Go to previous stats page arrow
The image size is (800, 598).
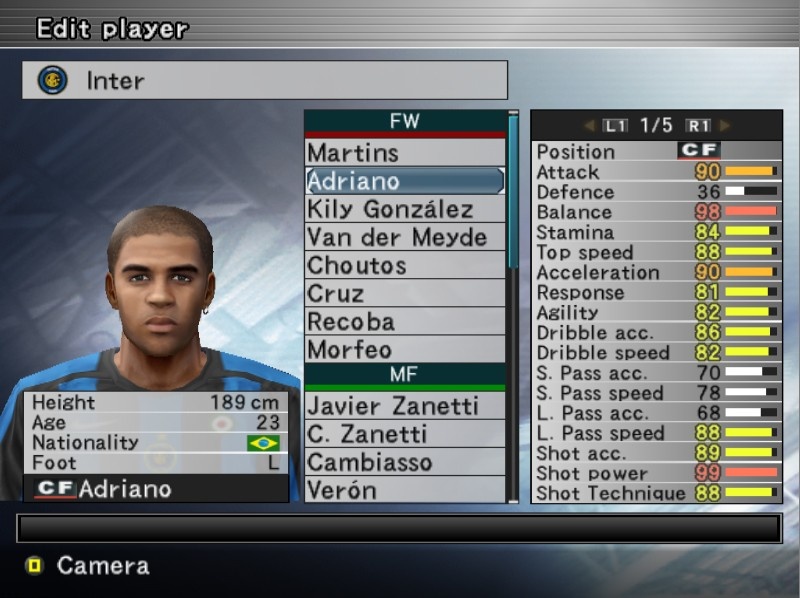589,126
